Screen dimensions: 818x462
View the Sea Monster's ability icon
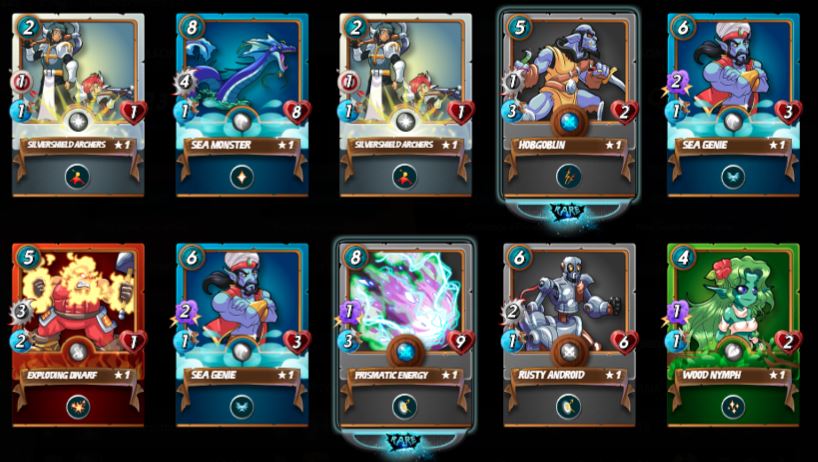click(x=241, y=177)
